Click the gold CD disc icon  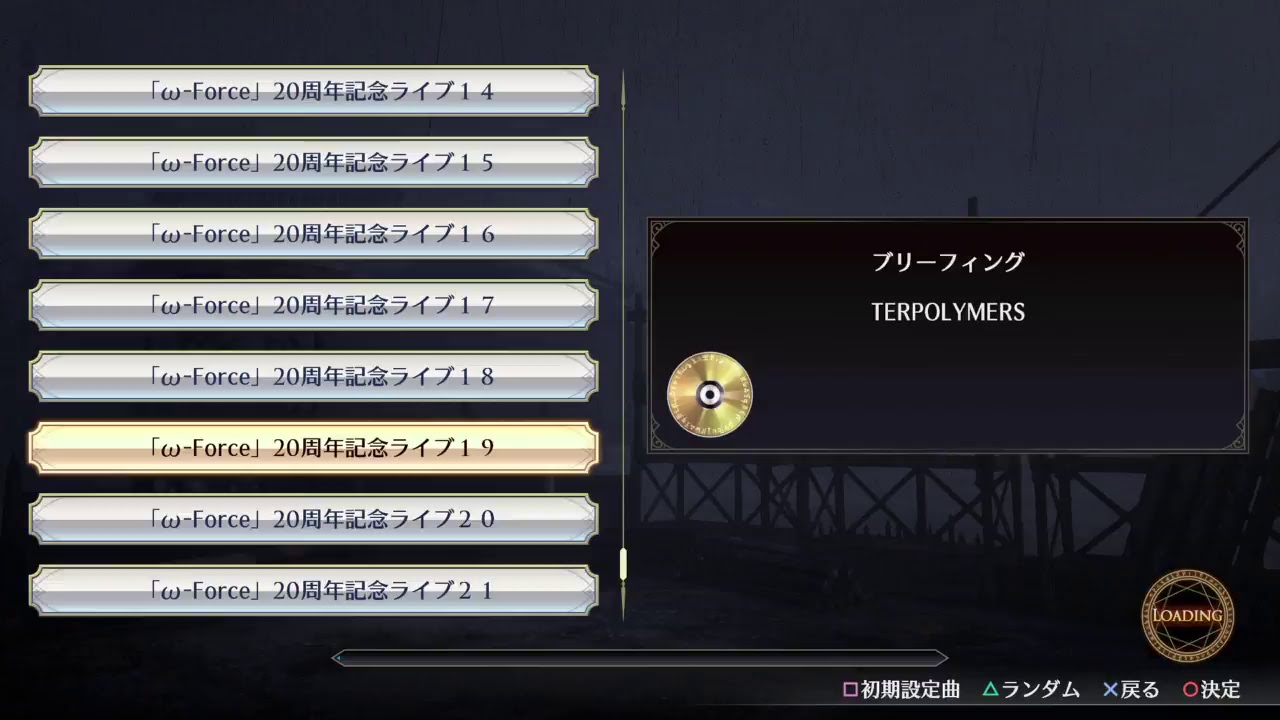click(x=708, y=394)
